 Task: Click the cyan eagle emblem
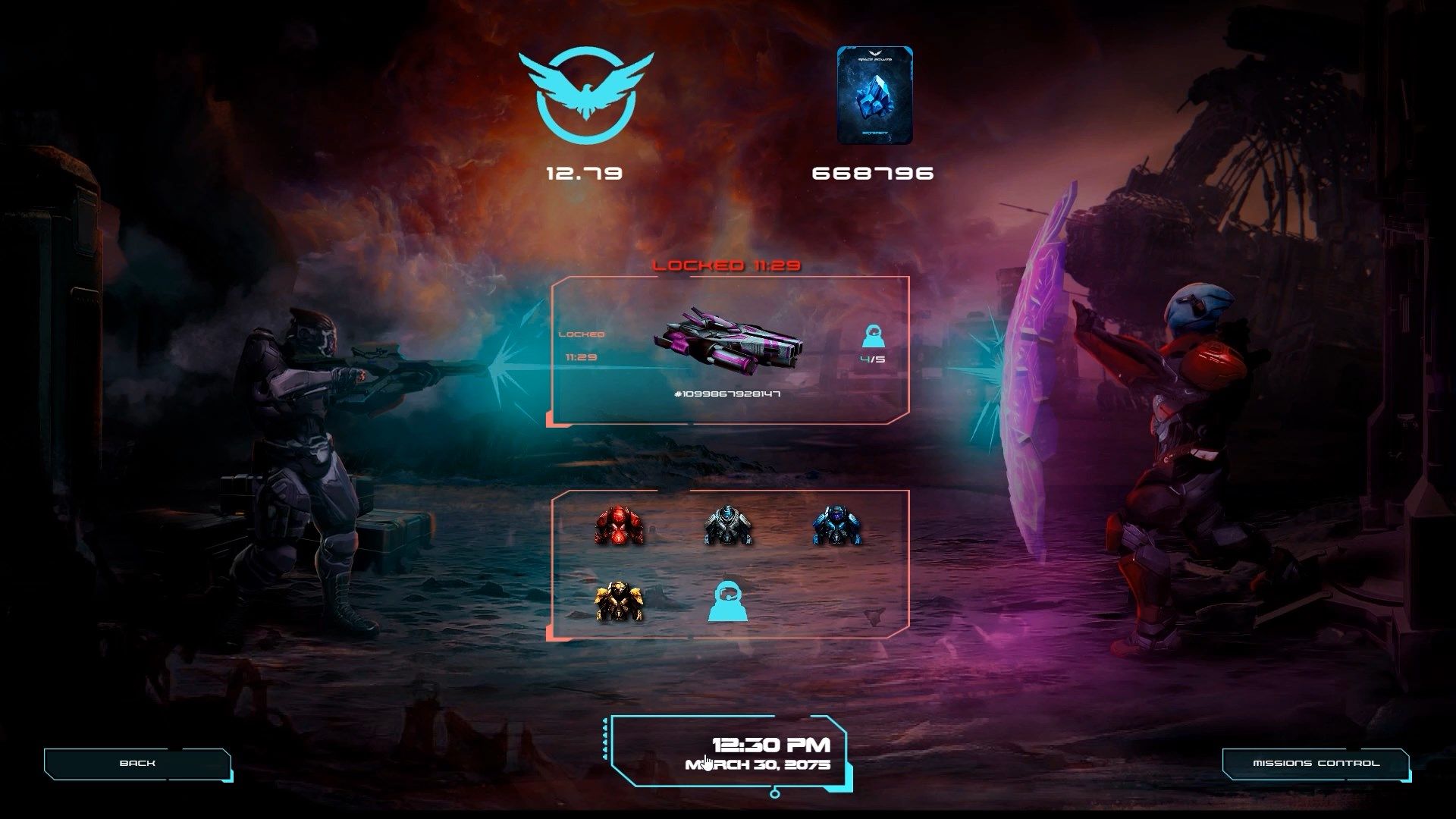click(585, 95)
